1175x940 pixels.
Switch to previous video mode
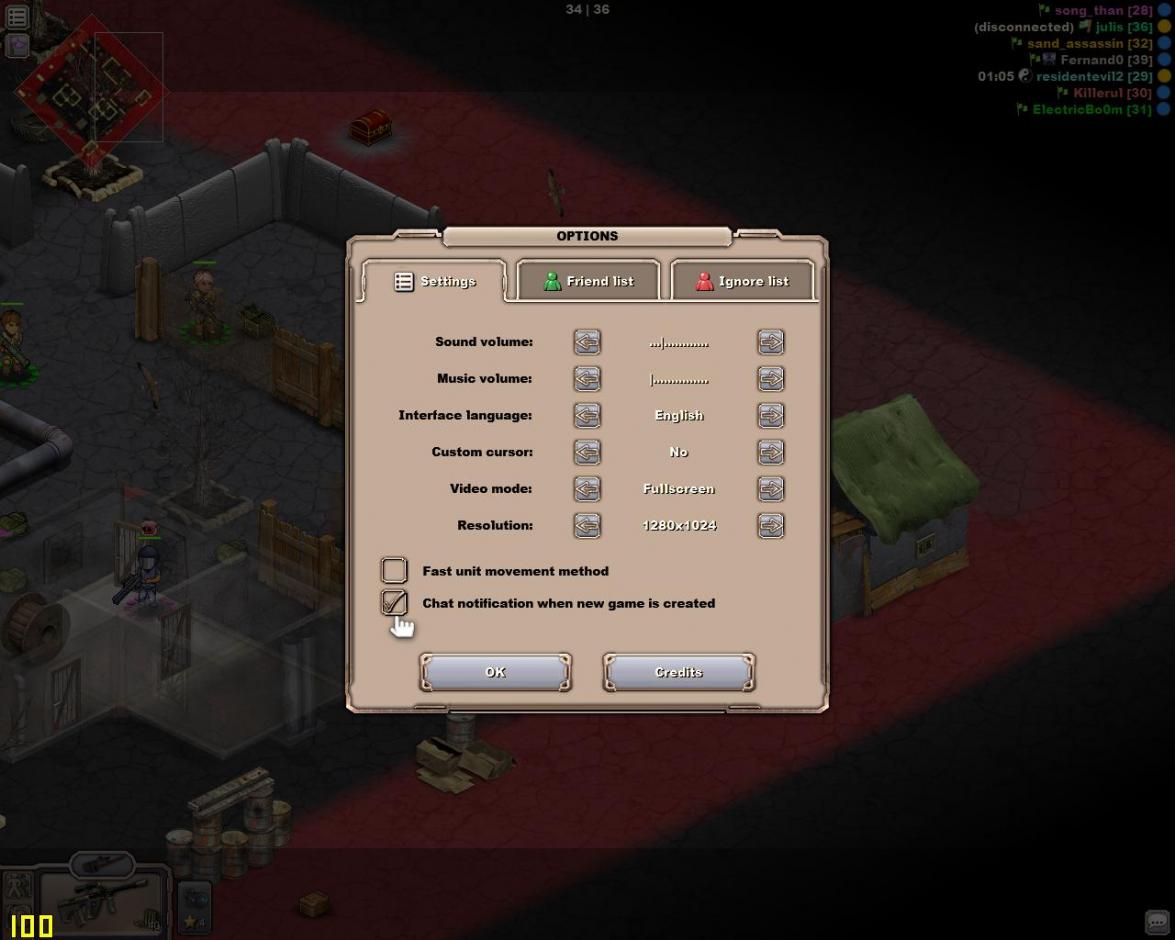(587, 489)
